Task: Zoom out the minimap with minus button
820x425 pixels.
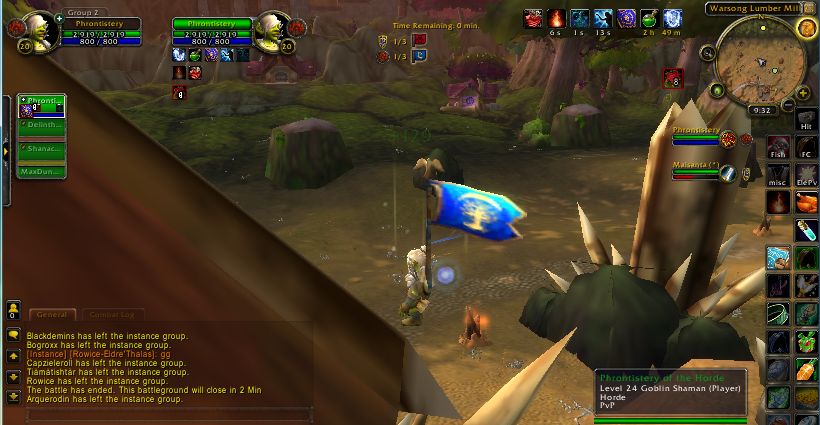Action: pyautogui.click(x=790, y=105)
